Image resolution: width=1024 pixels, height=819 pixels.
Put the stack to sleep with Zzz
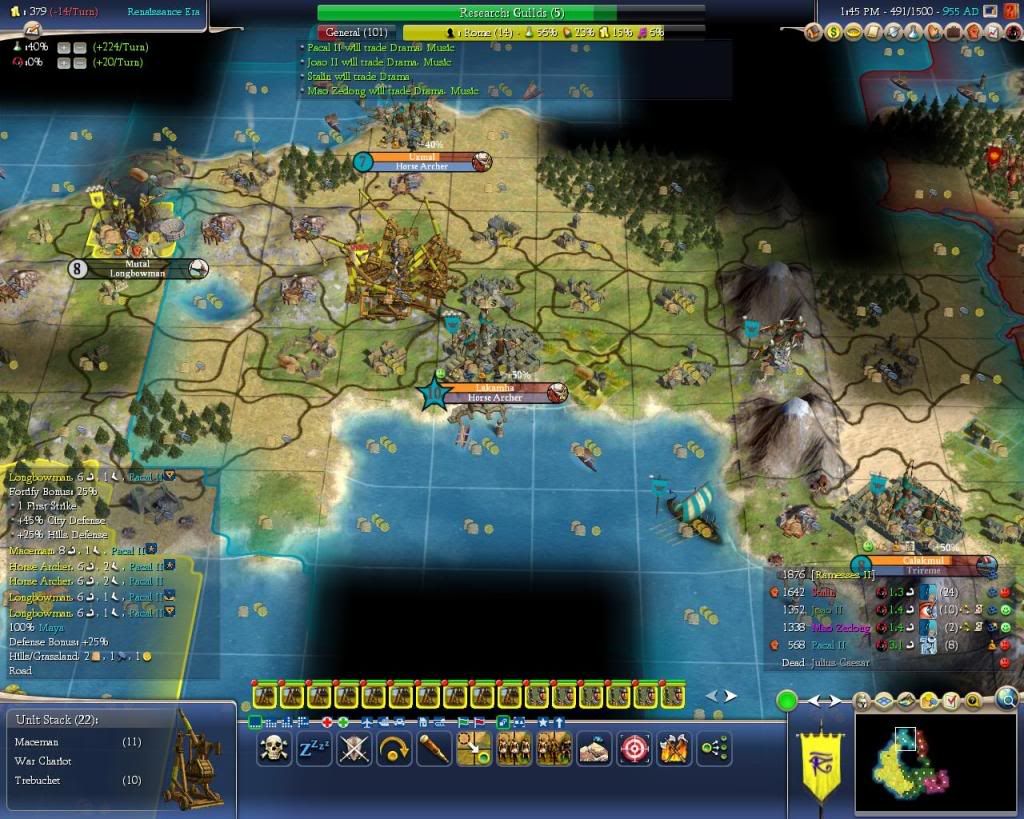pyautogui.click(x=314, y=748)
